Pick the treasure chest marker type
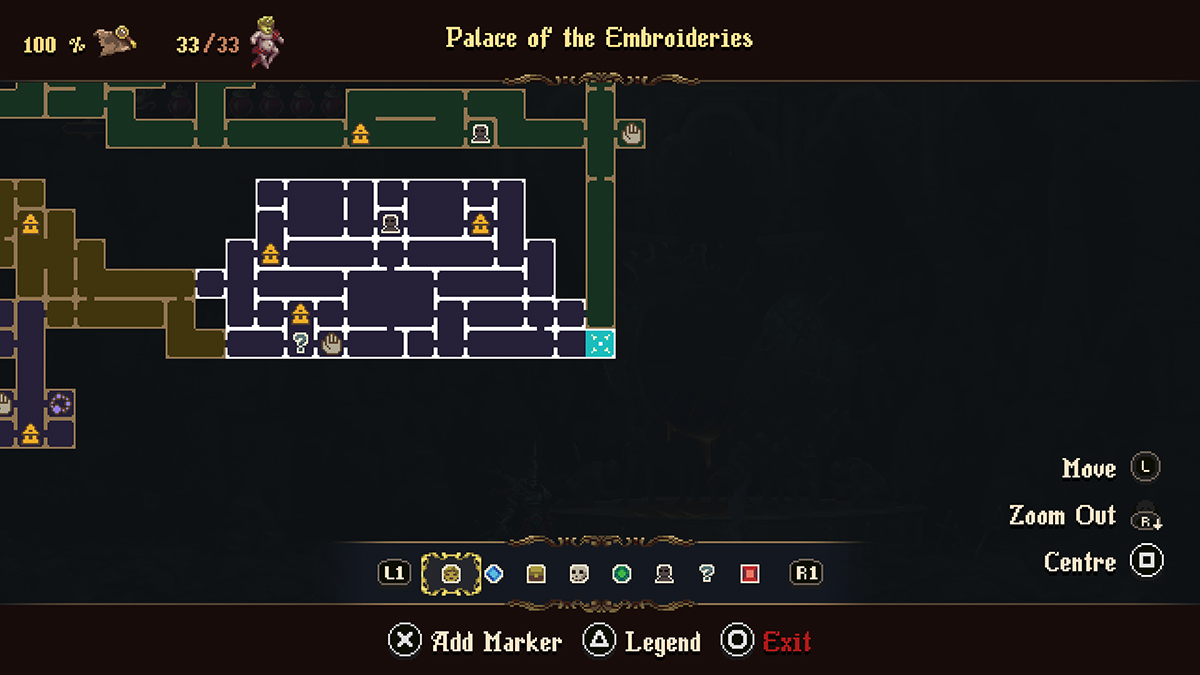 coord(536,574)
